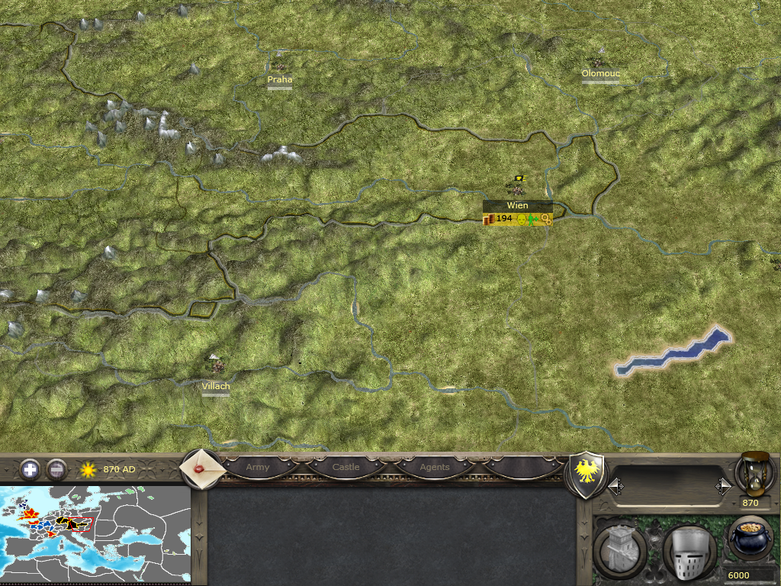Screen dimensions: 781x586
Task: Select the Agents tab
Action: pyautogui.click(x=434, y=467)
